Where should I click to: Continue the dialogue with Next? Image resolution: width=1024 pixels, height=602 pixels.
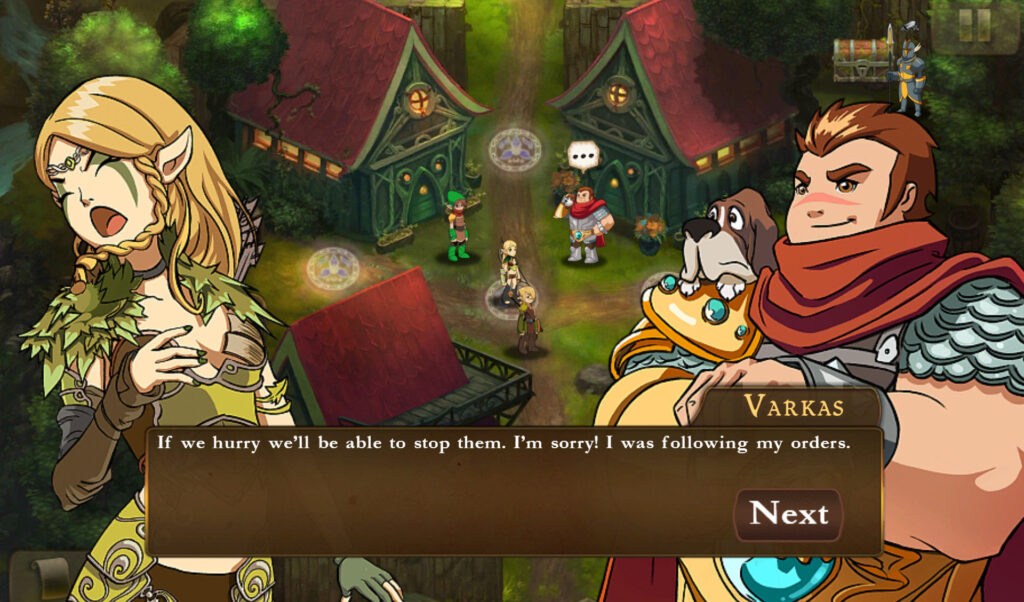point(789,514)
